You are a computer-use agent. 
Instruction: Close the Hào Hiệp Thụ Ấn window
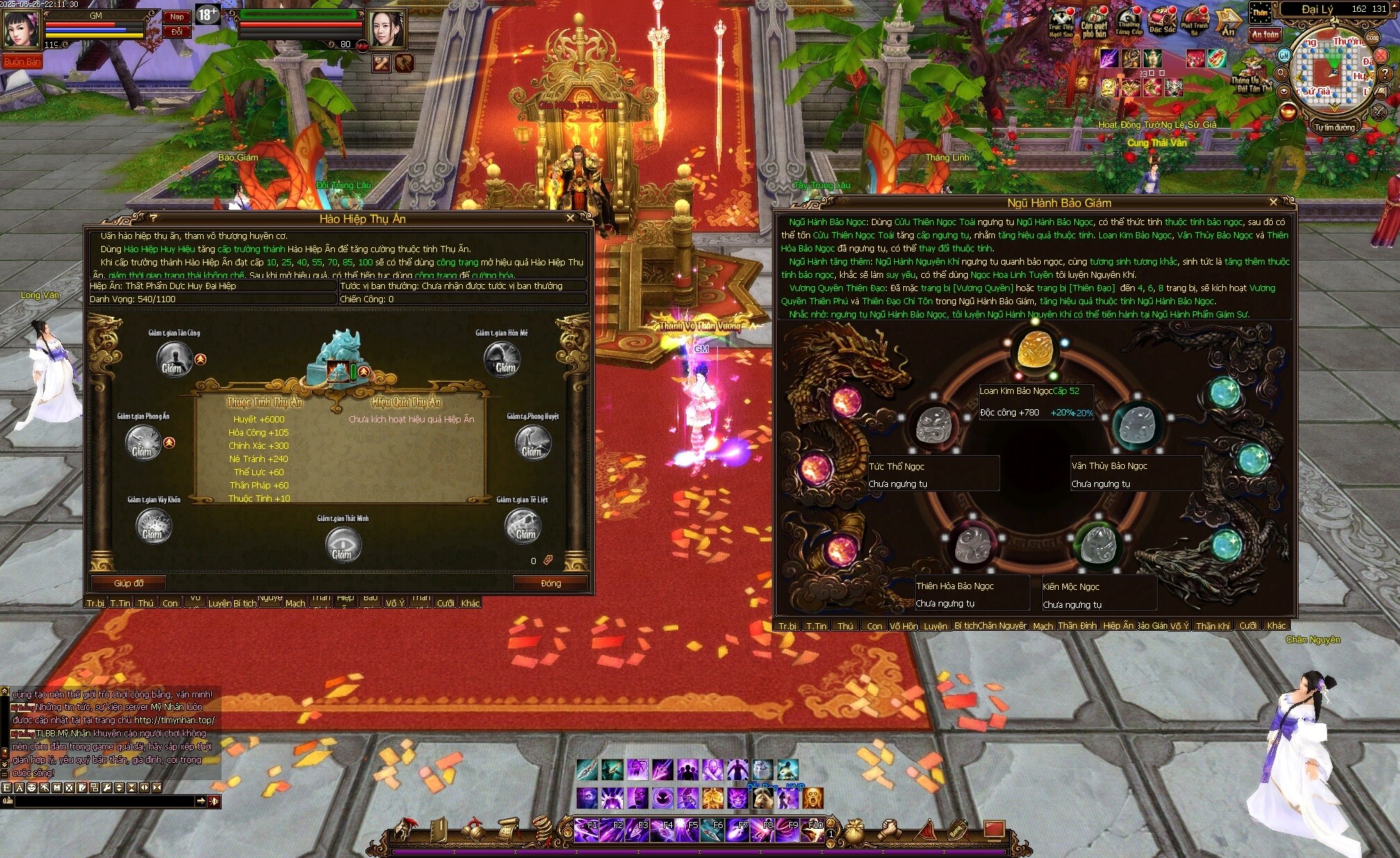click(570, 218)
